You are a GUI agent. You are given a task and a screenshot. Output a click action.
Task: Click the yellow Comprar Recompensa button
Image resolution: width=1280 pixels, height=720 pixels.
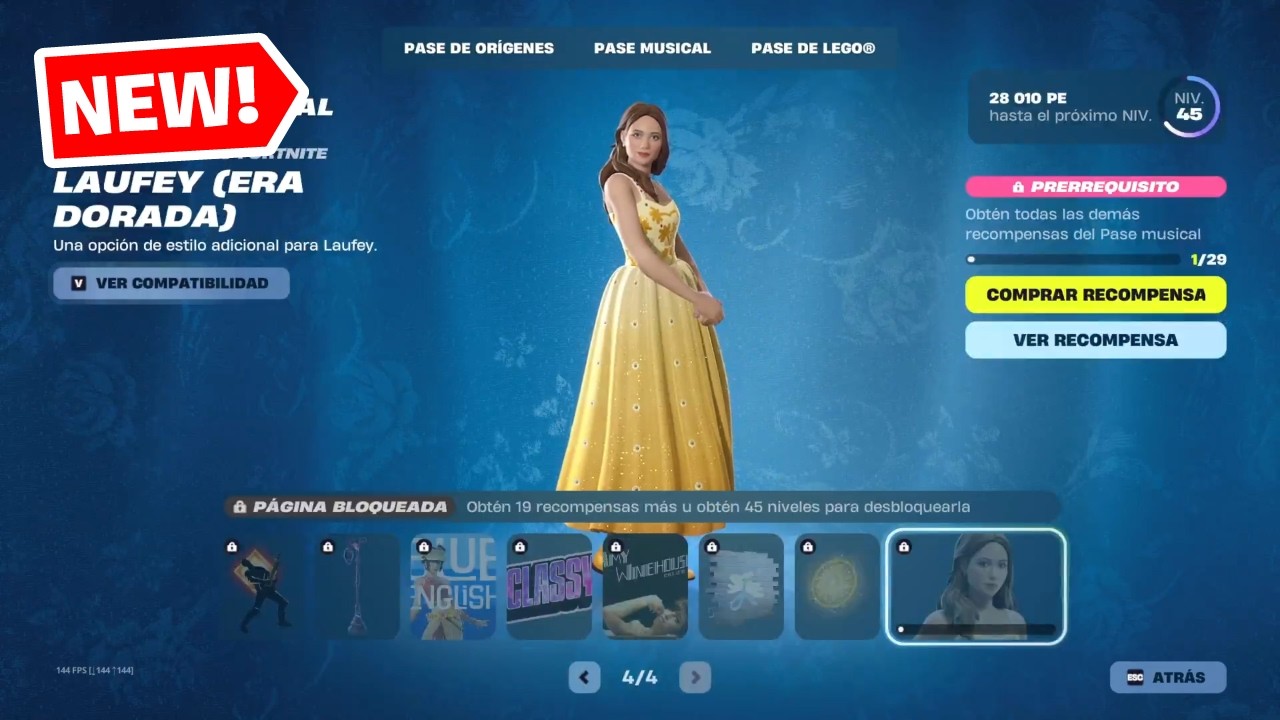1095,295
